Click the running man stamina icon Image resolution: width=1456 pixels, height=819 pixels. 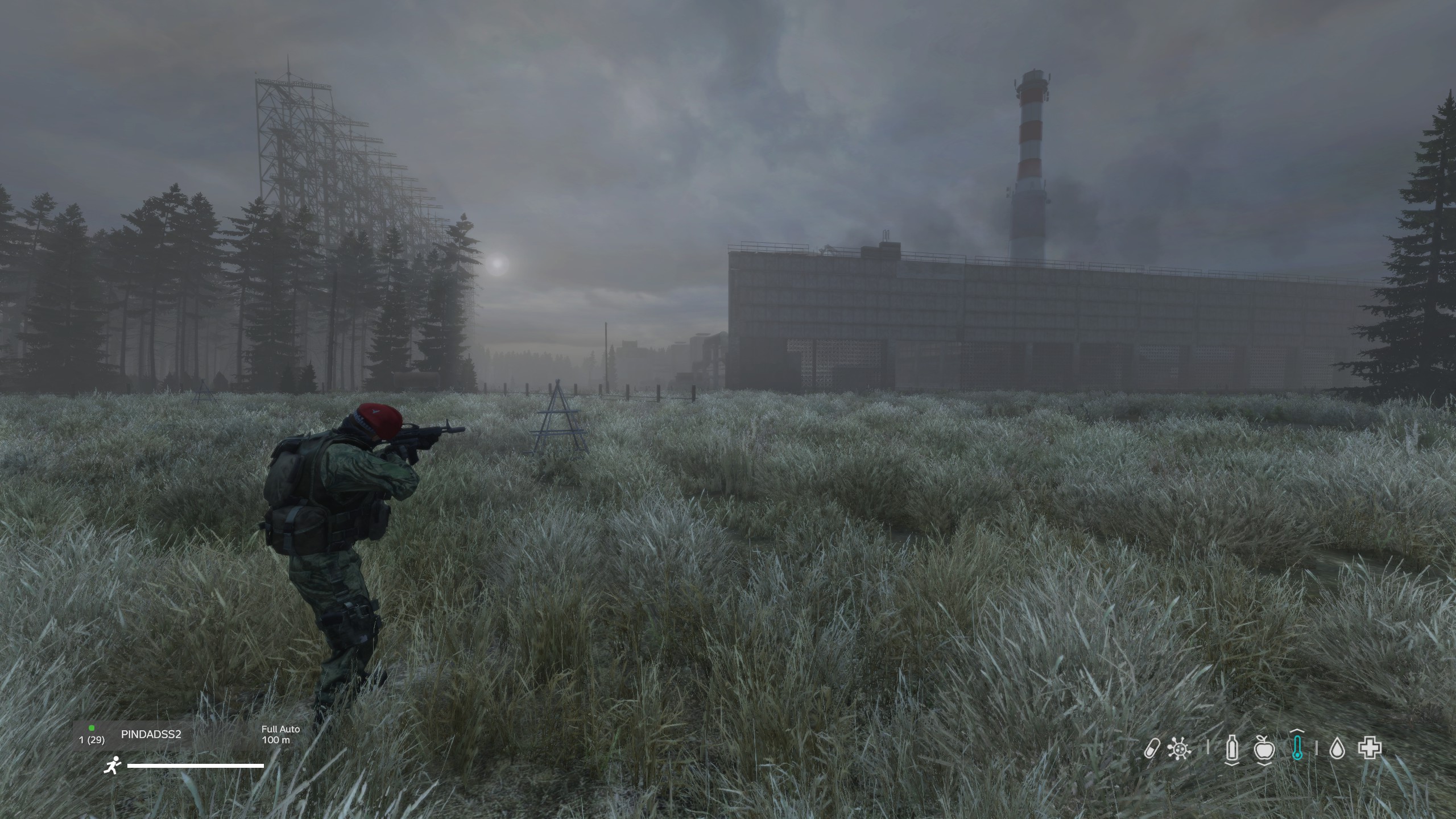tap(113, 766)
